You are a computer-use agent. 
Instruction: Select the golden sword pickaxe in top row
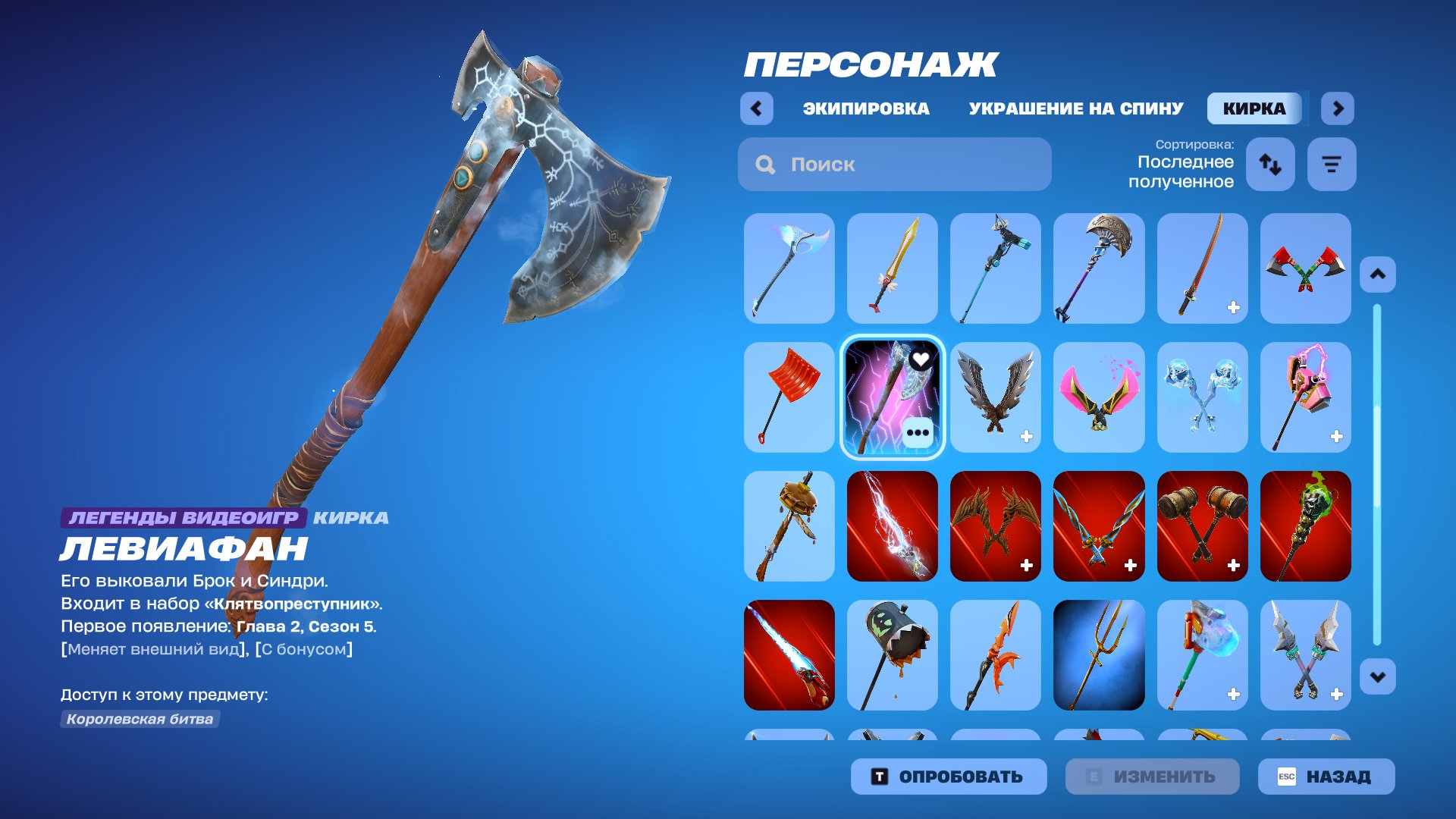tap(892, 268)
